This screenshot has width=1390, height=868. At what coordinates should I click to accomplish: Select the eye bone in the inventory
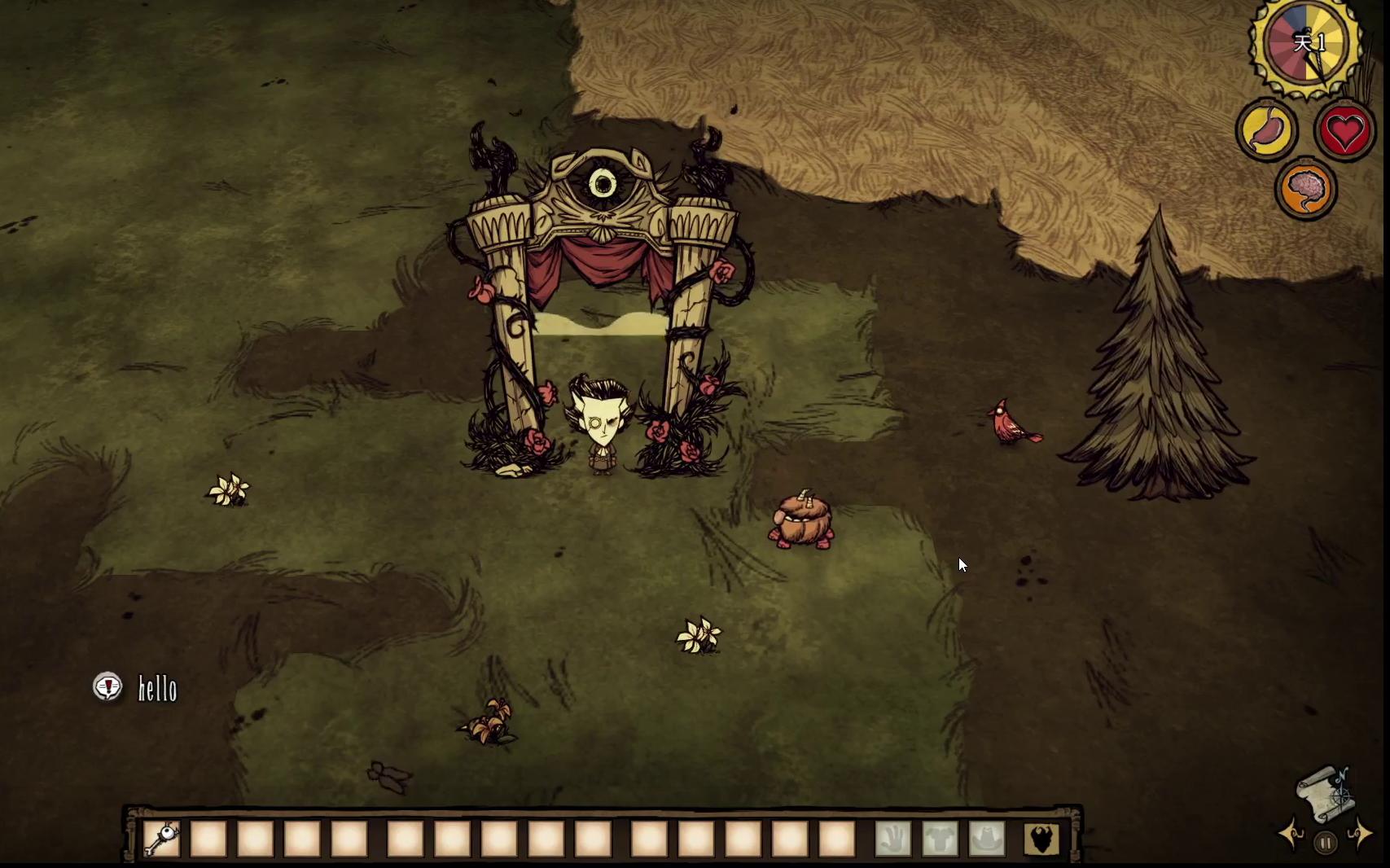point(161,839)
